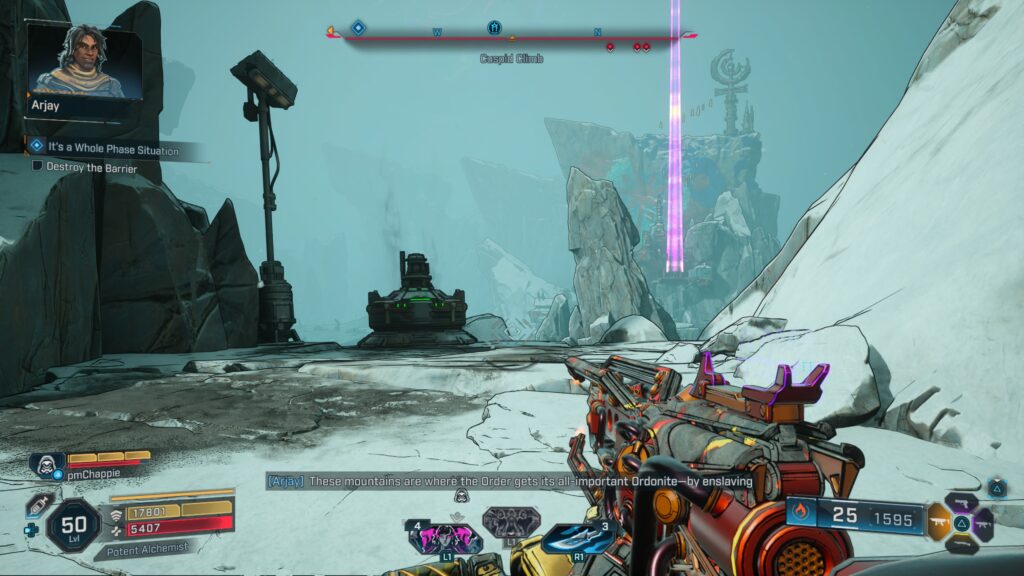Select the blue quest diamond on the compass
The height and width of the screenshot is (576, 1024).
click(x=358, y=28)
